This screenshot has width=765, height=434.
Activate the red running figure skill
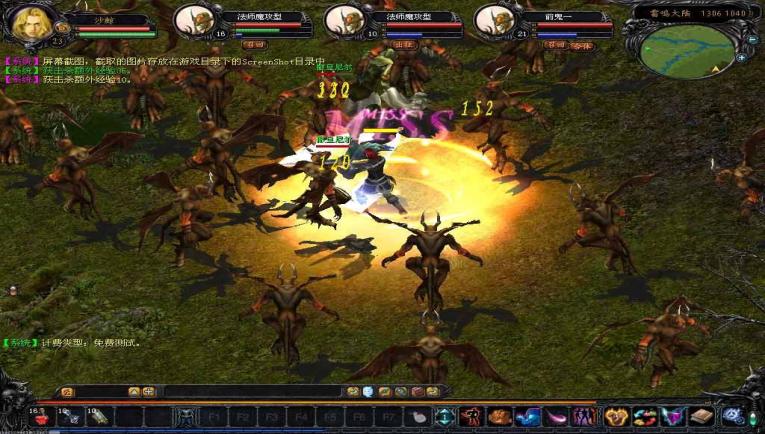coord(470,416)
